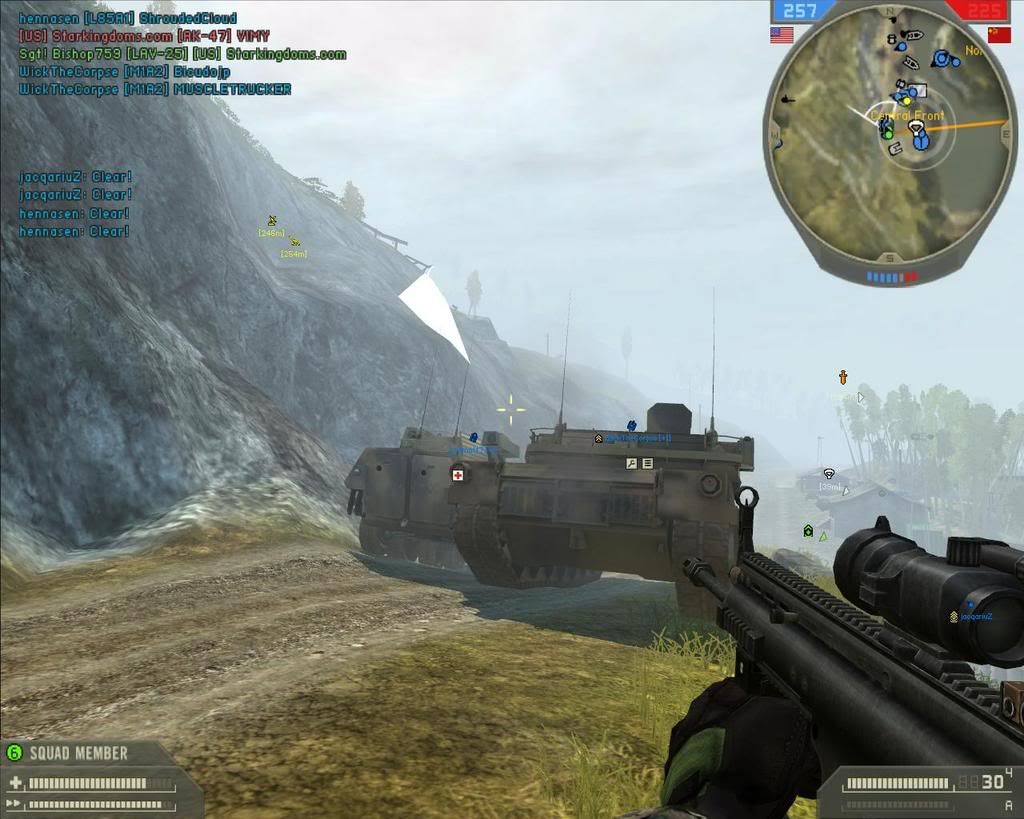This screenshot has width=1024, height=819.
Task: Select the Squad Member number 6 badge
Action: tap(14, 752)
